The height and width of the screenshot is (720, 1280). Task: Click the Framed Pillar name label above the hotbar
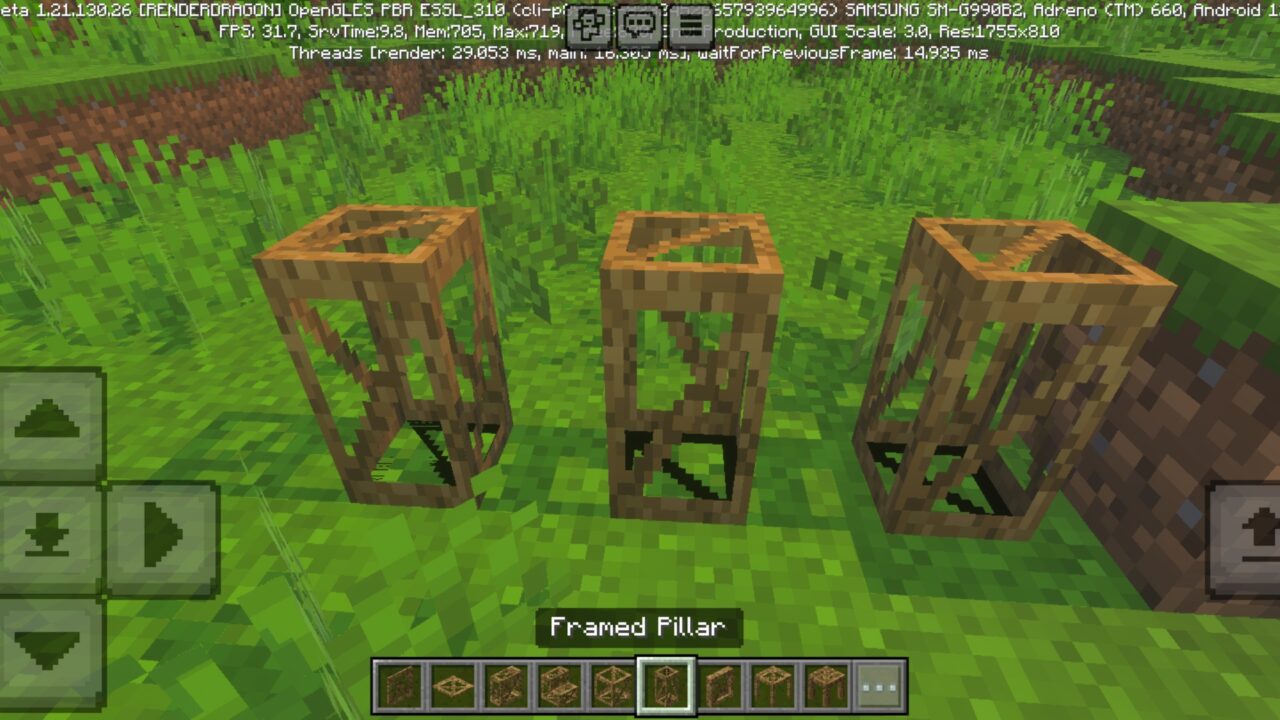[640, 628]
